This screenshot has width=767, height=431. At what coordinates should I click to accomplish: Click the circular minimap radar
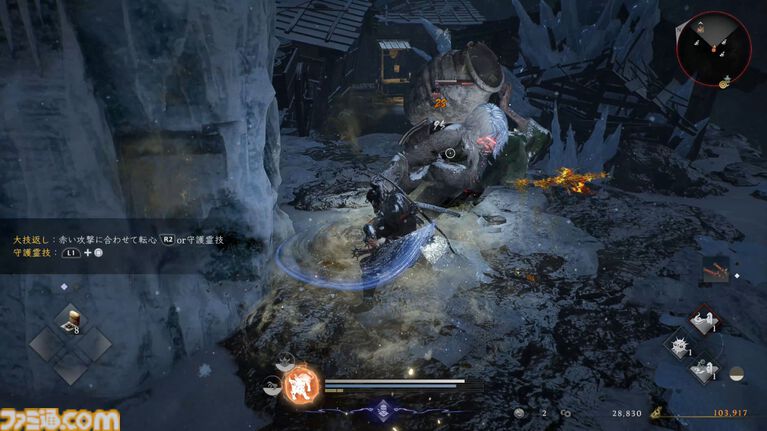pos(713,48)
